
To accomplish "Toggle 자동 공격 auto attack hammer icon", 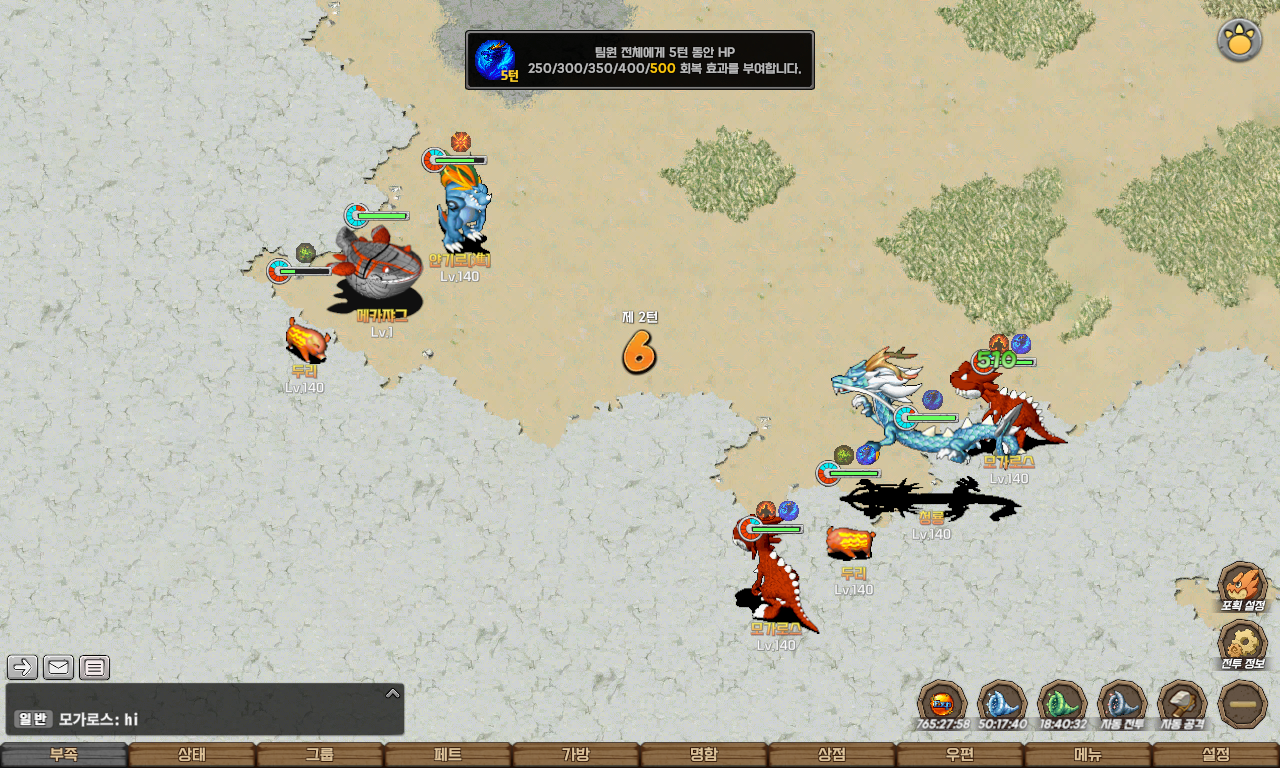I will [x=1182, y=704].
